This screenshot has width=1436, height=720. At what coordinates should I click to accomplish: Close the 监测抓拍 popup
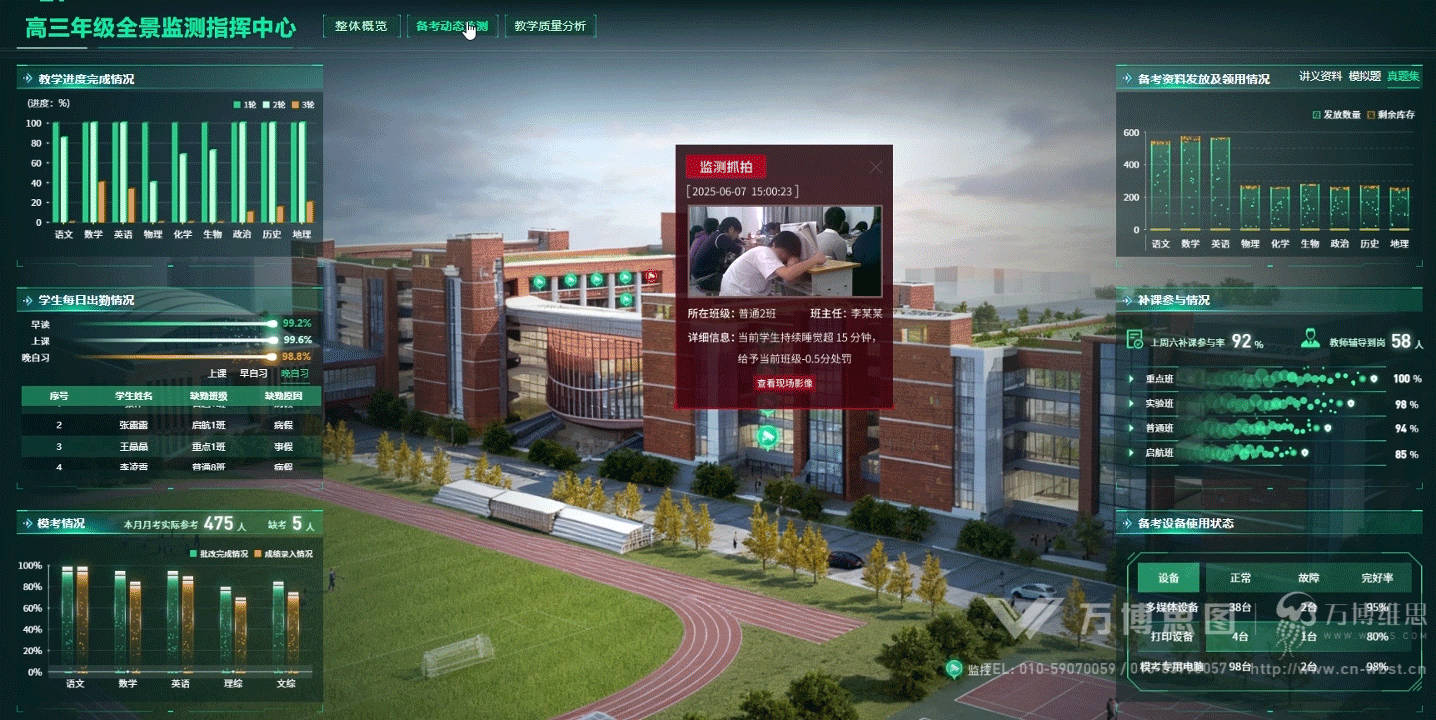pyautogui.click(x=876, y=167)
